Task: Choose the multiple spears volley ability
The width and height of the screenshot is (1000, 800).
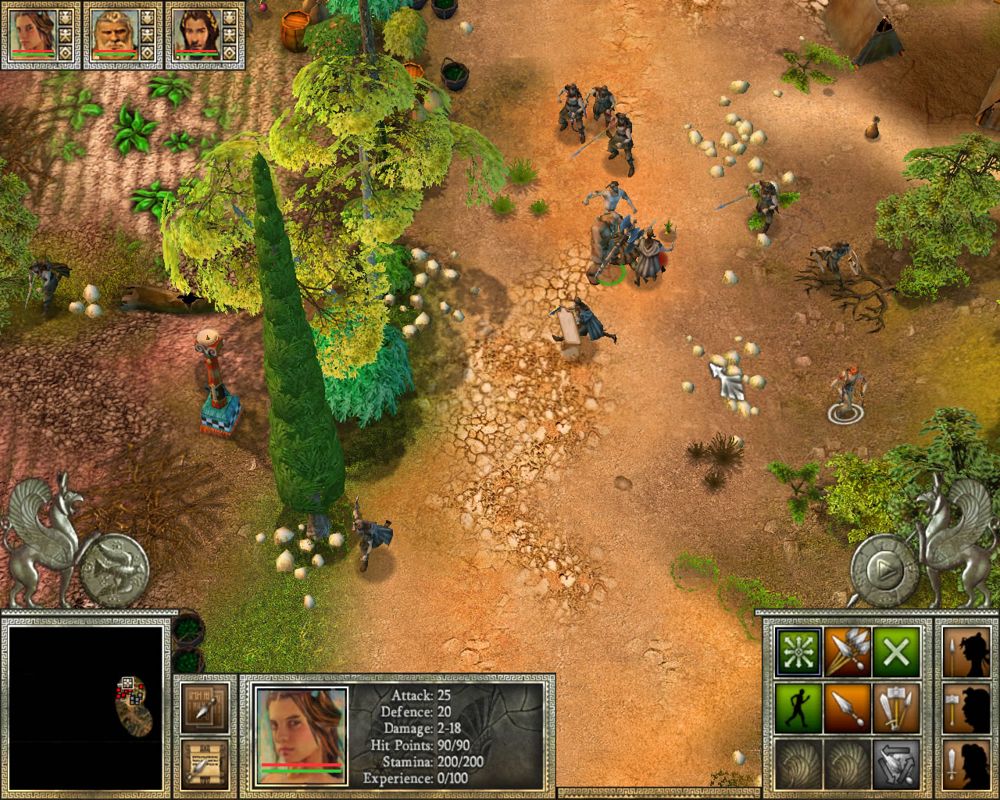Action: coord(847,652)
